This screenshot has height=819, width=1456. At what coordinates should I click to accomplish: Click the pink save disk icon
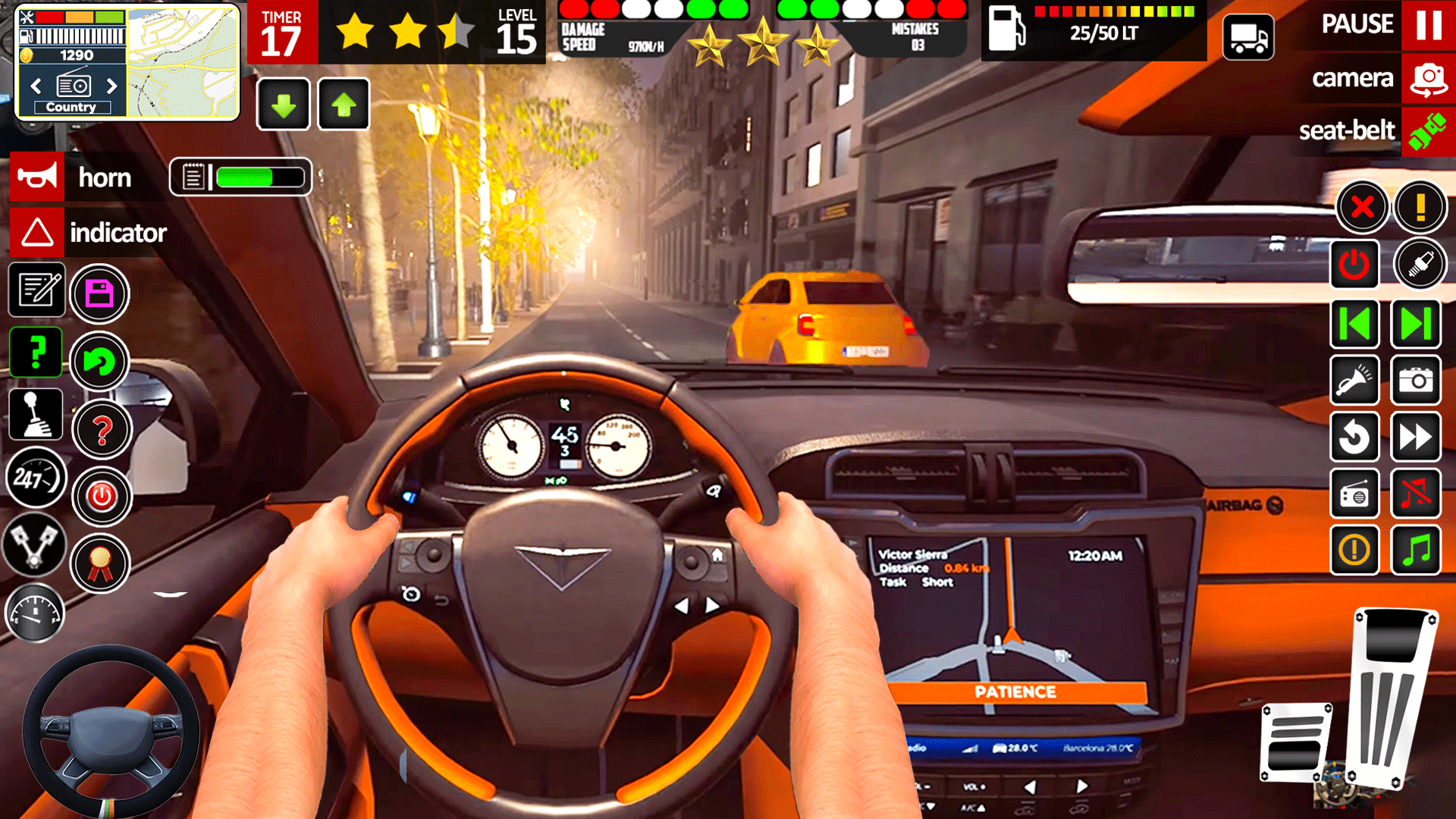[99, 294]
